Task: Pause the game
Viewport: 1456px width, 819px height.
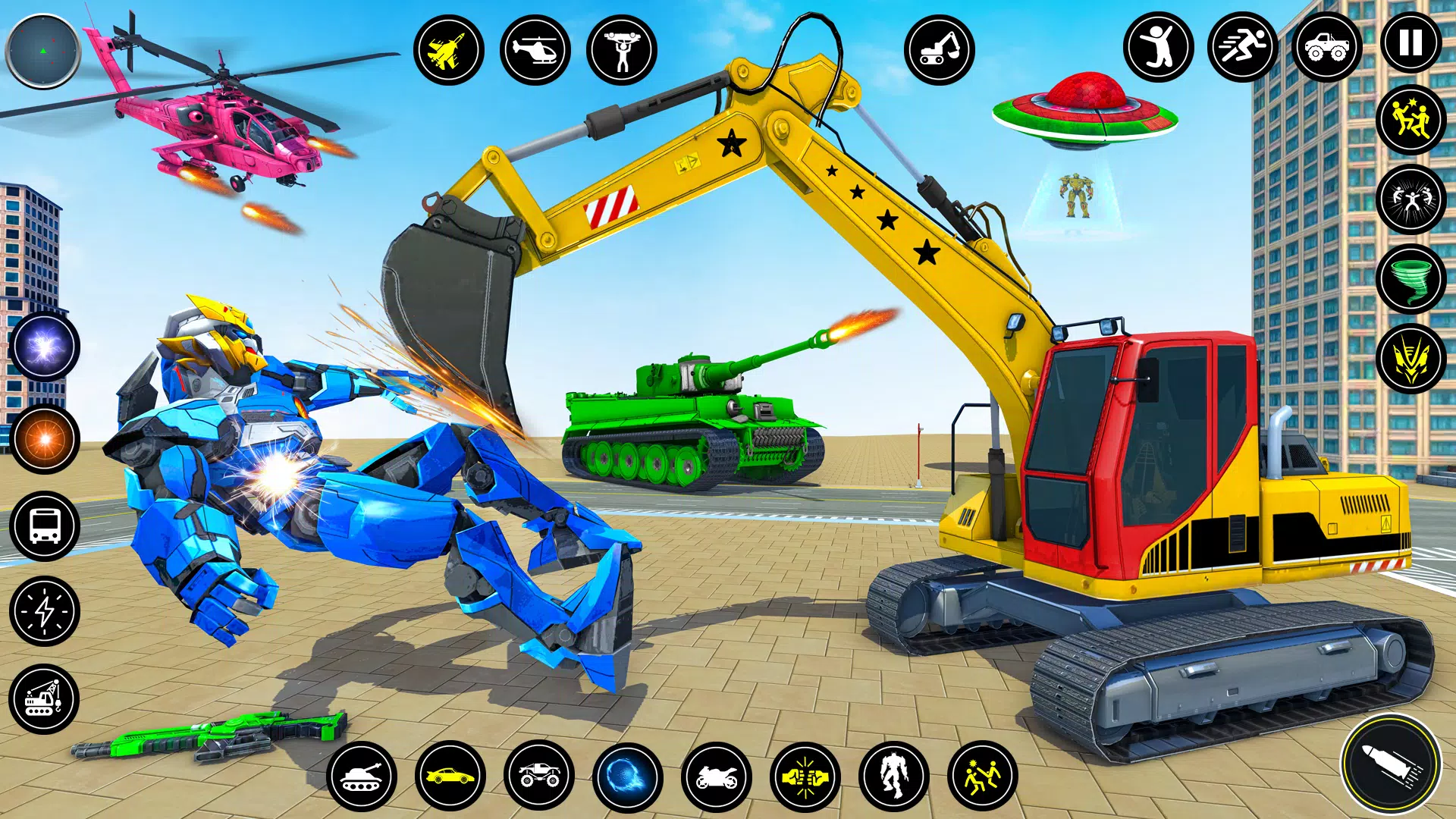Action: coord(1410,43)
